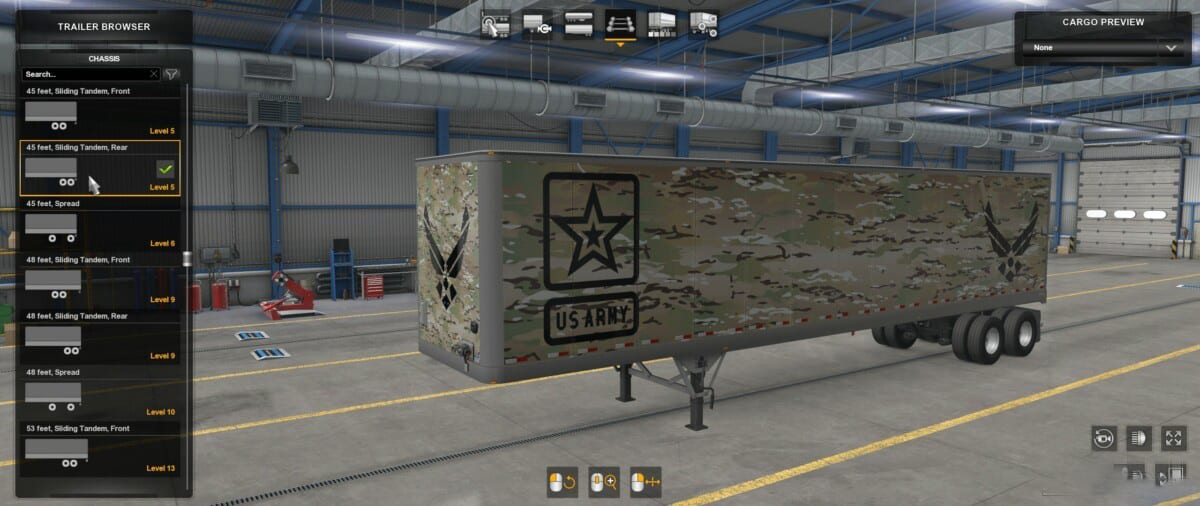Switch to the trailer wheels accessories tab

703,23
